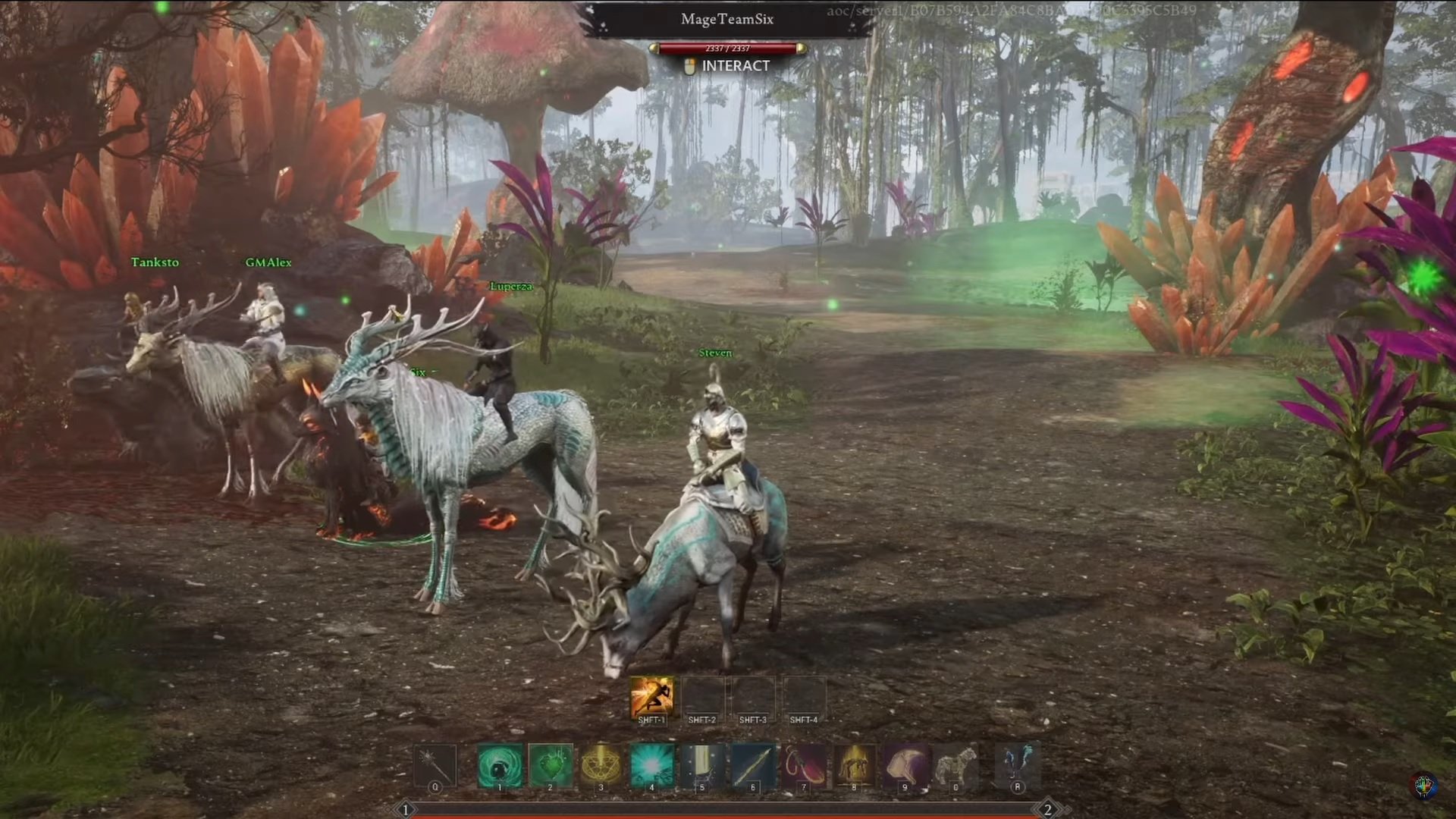Click the 2337/2337 health bar
This screenshot has width=1456, height=819.
point(726,47)
